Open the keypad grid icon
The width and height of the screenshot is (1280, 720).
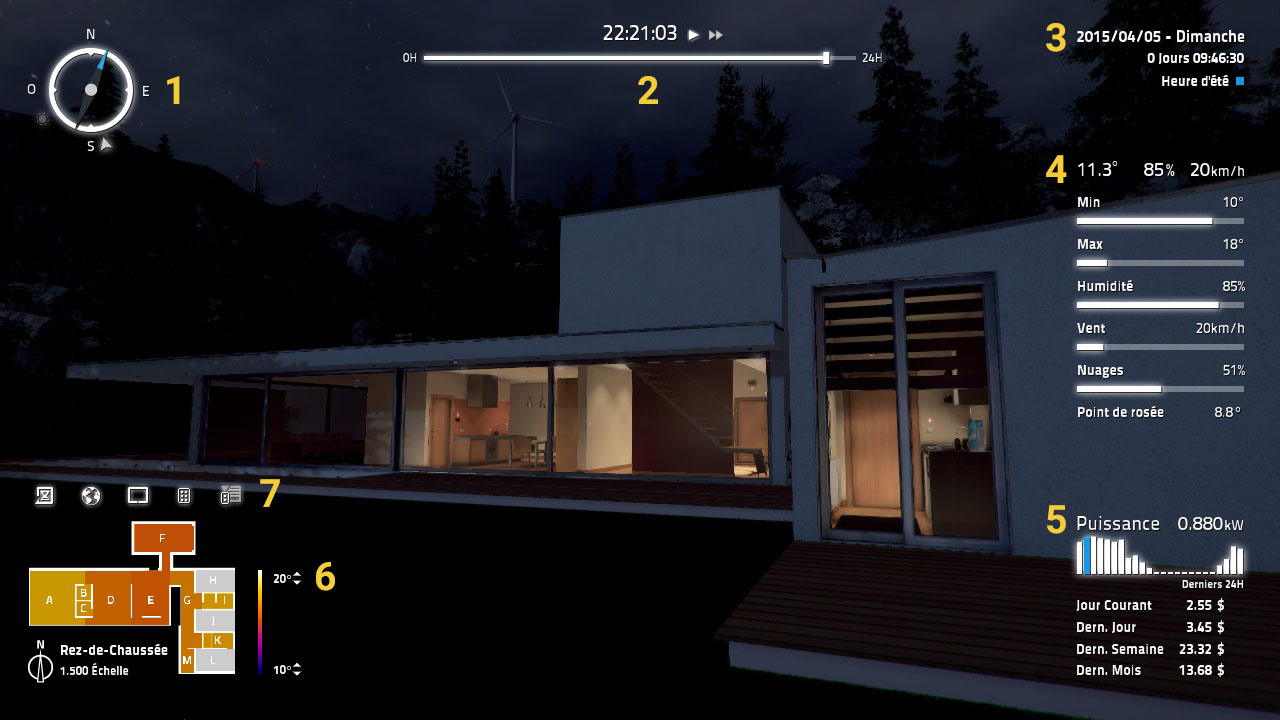point(184,495)
